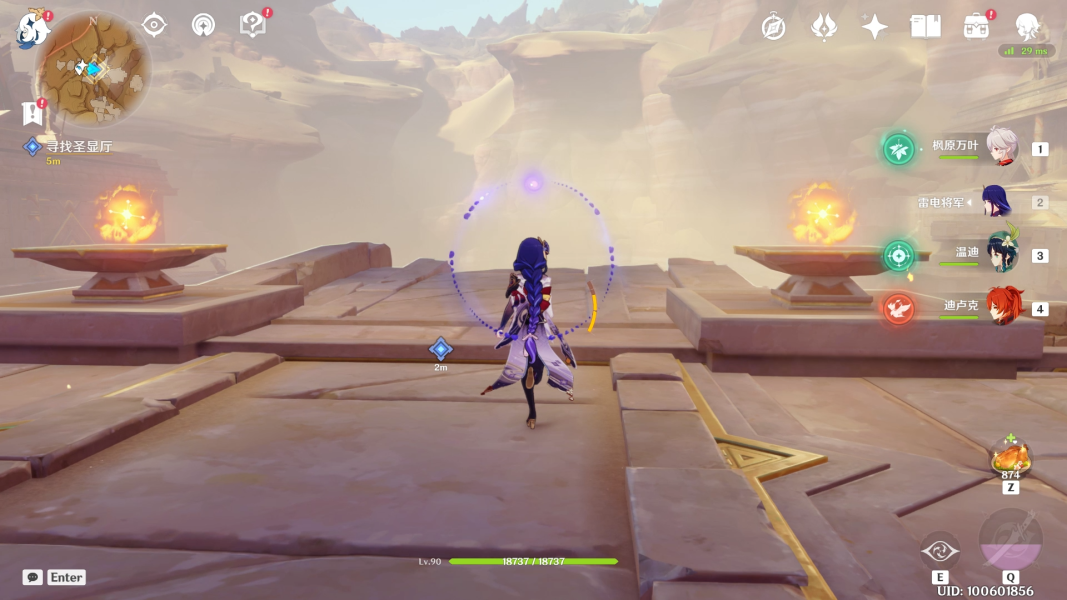Screen dimensions: 1067x600
Task: Open the backpack inventory icon
Action: [976, 27]
